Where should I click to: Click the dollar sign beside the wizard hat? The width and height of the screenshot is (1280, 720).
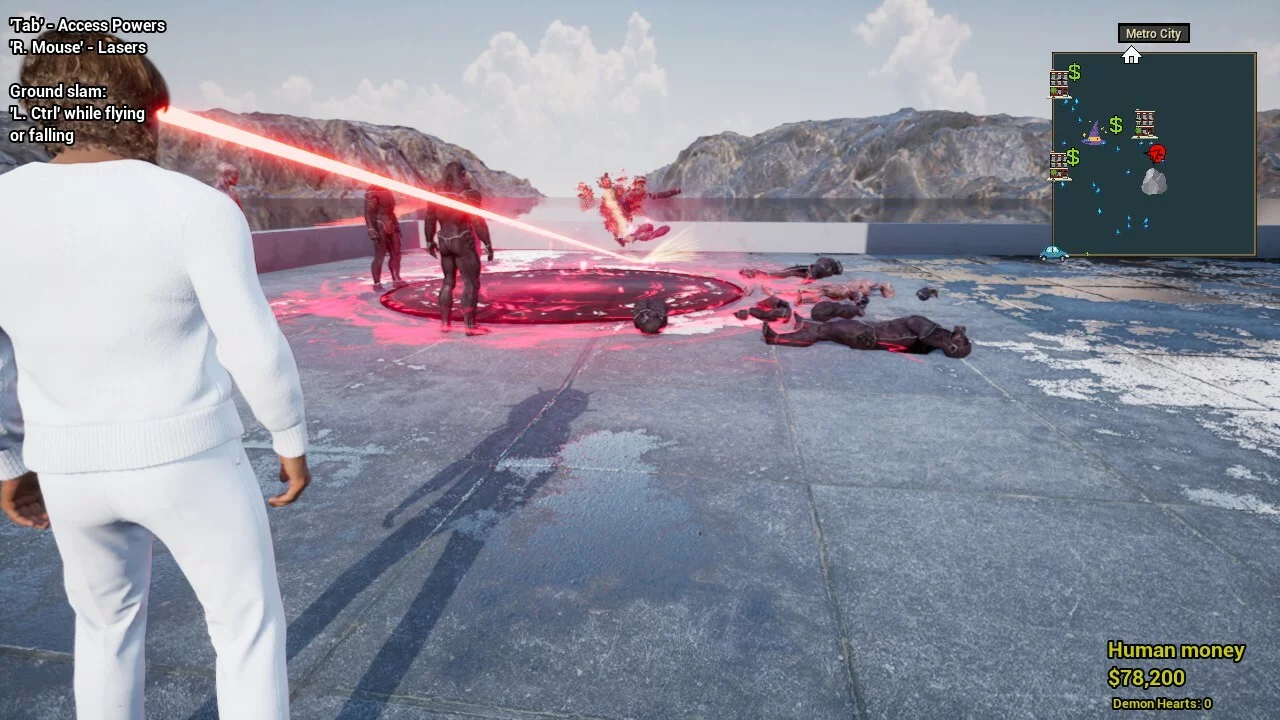(1116, 126)
